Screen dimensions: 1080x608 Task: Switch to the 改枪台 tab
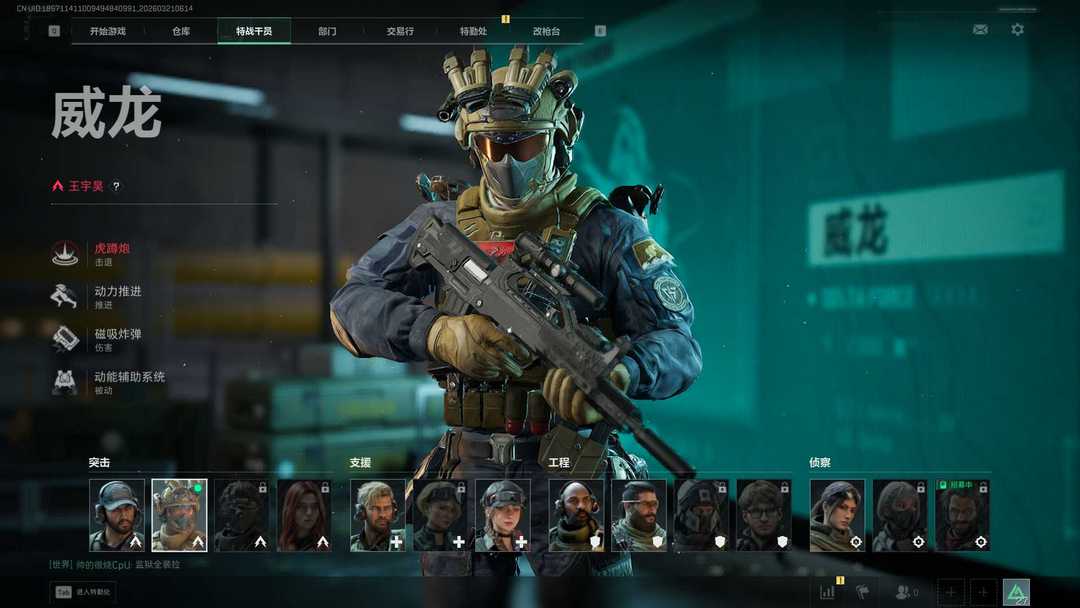tap(546, 31)
